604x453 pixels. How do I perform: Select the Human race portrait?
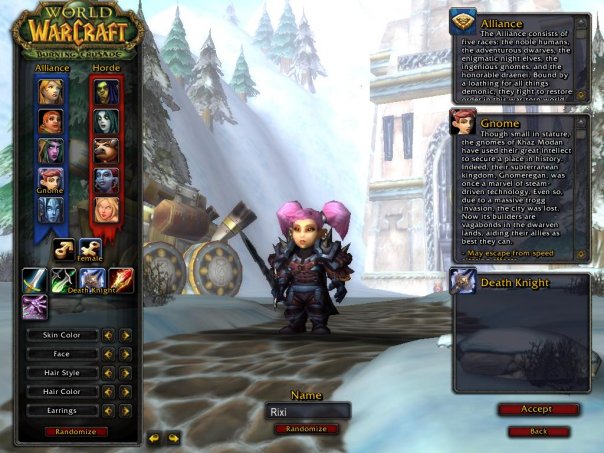pyautogui.click(x=50, y=91)
